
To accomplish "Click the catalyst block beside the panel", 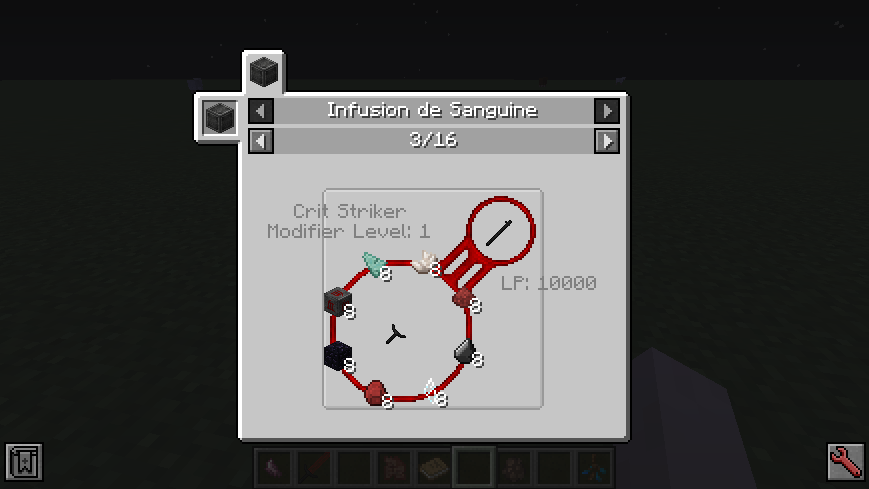I will (219, 118).
